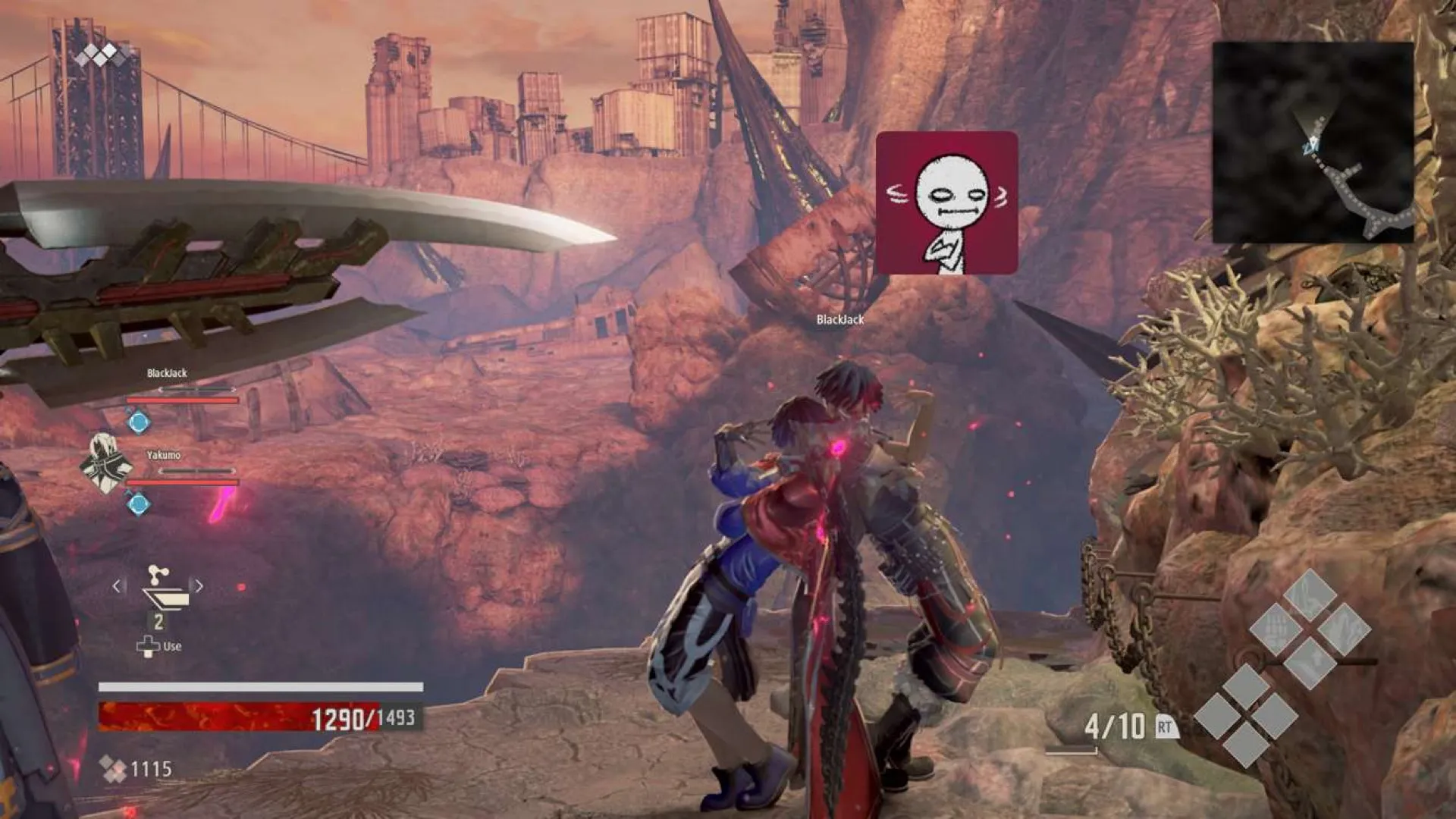Select the blue gift icon under BlackJack's bar
This screenshot has width=1456, height=819.
pos(138,422)
